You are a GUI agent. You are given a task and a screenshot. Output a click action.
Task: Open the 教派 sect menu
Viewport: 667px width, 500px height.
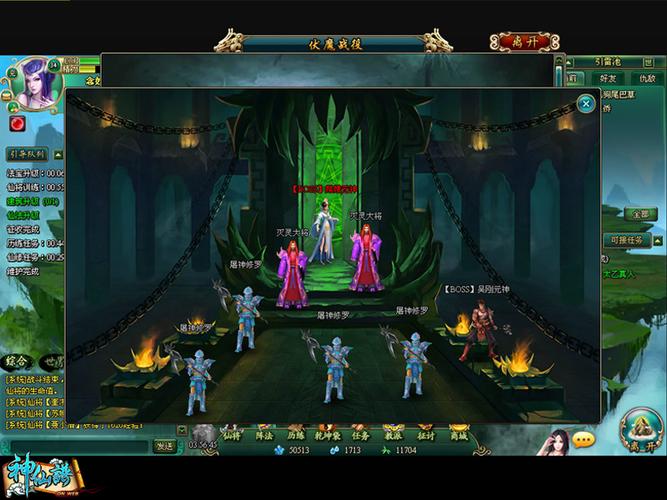tap(393, 435)
